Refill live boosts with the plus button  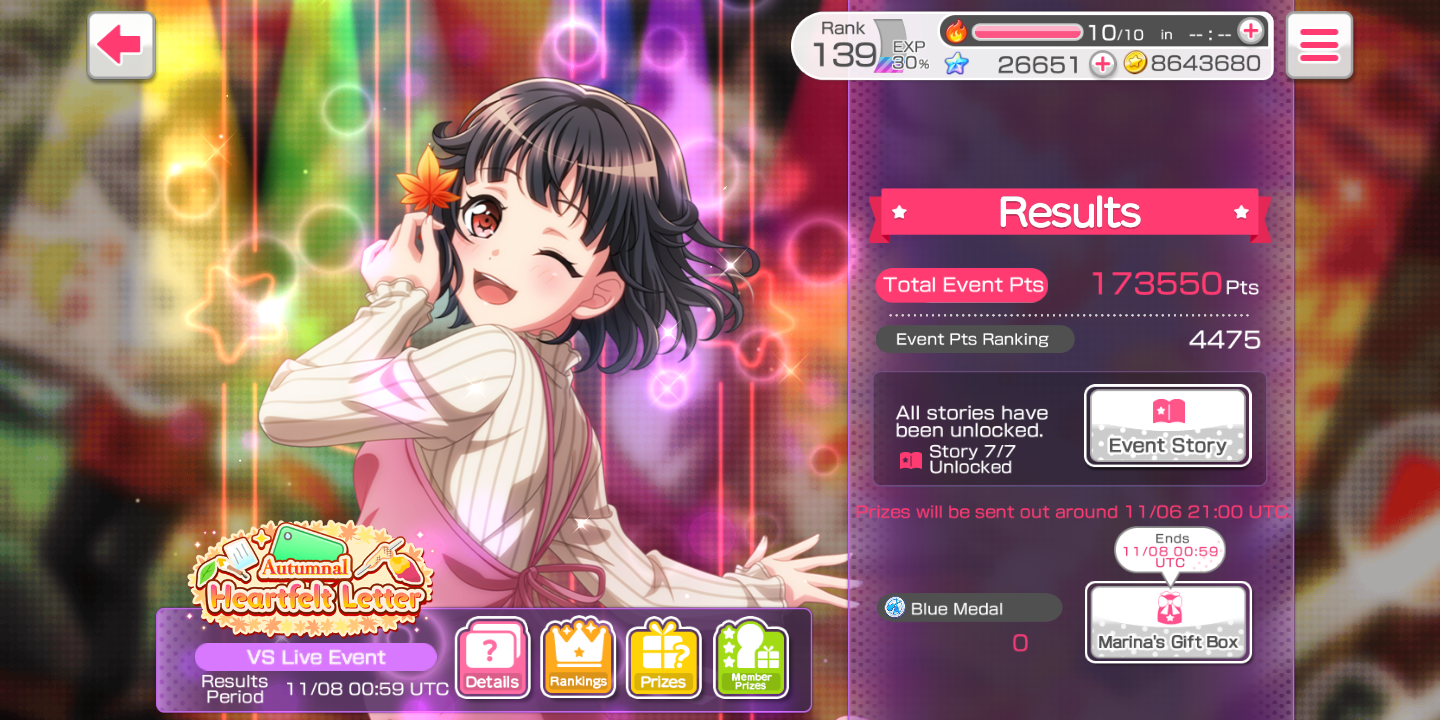click(1250, 32)
